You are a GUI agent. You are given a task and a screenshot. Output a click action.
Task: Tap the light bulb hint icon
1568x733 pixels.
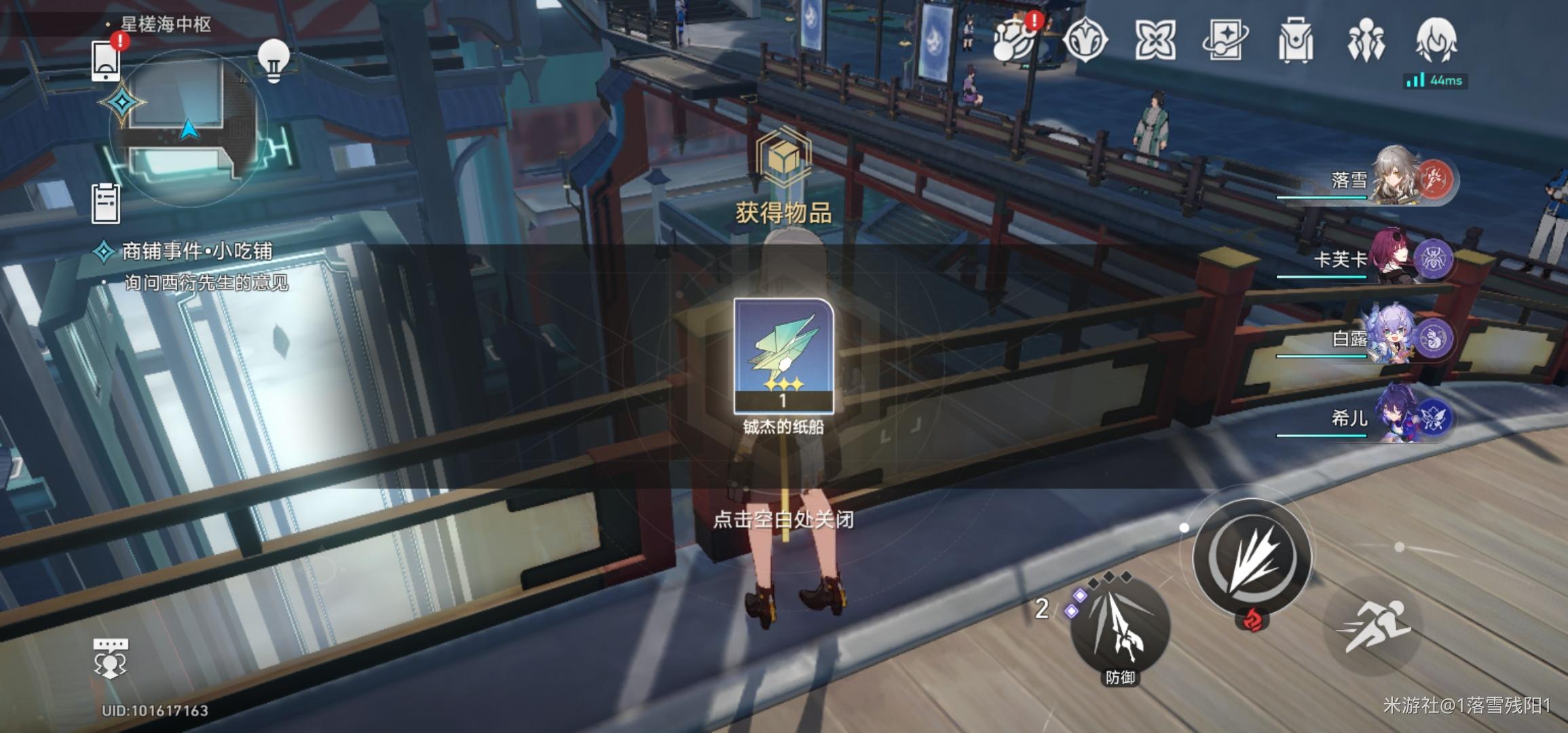pyautogui.click(x=274, y=61)
